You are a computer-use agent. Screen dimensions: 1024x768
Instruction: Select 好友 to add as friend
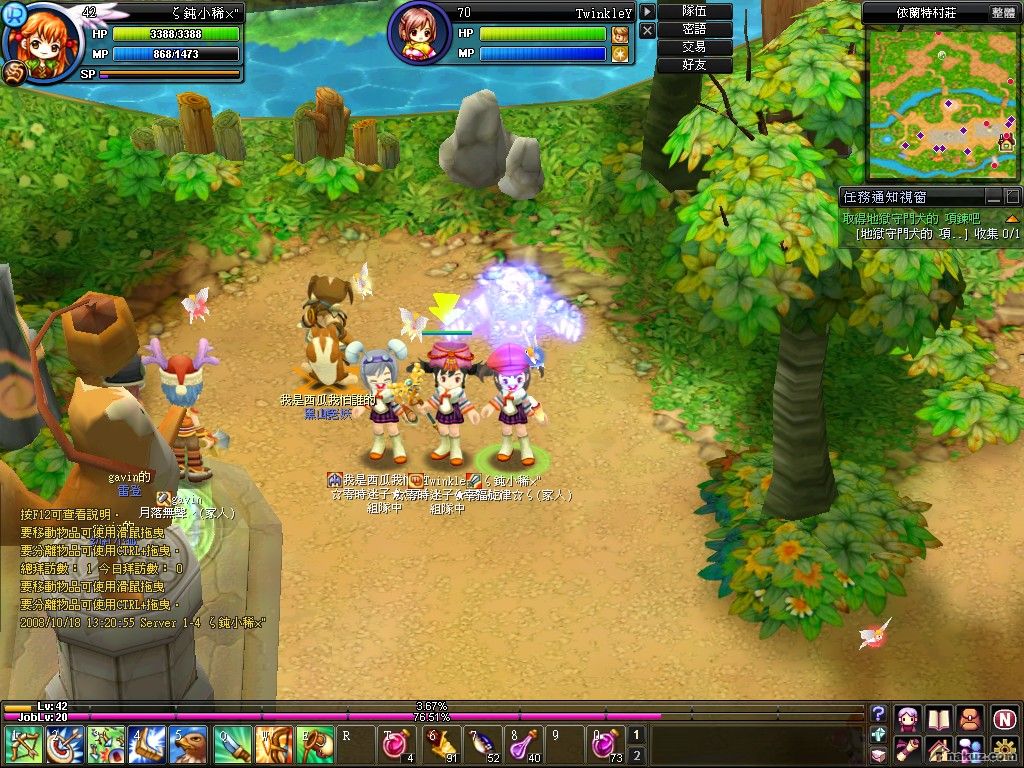click(x=694, y=65)
